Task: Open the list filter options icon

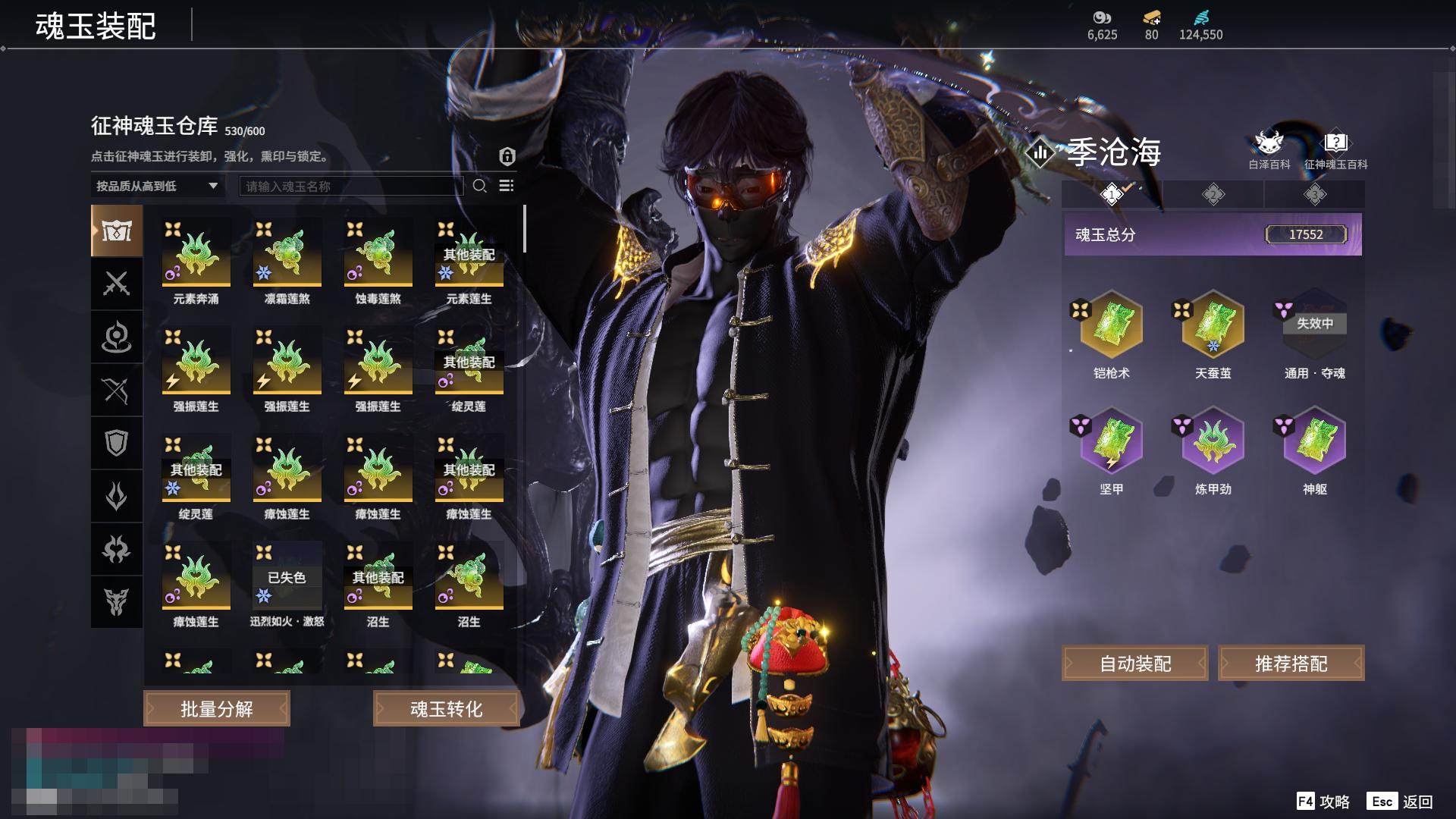Action: [507, 186]
